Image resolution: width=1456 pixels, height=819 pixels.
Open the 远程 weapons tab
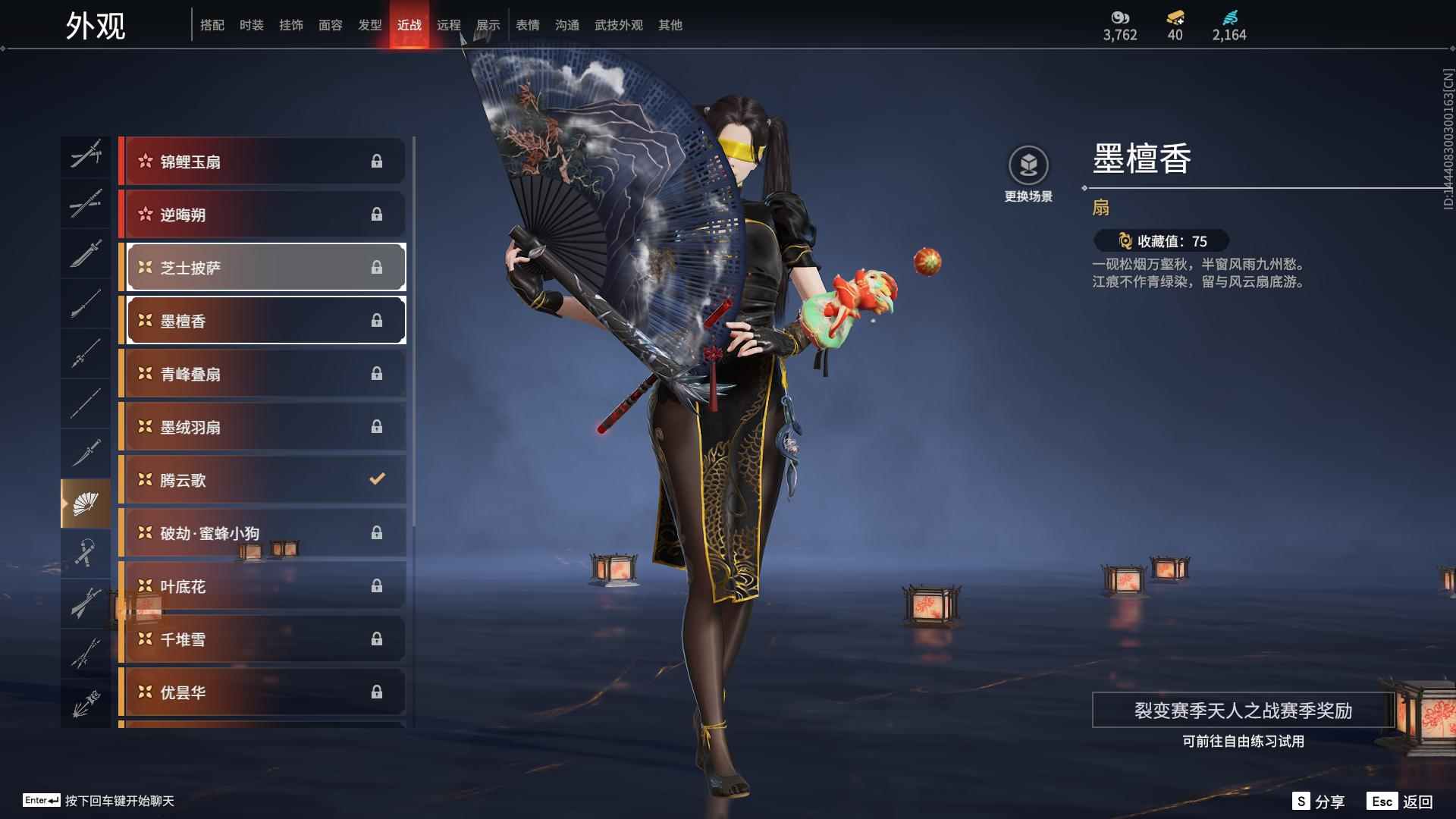click(449, 24)
